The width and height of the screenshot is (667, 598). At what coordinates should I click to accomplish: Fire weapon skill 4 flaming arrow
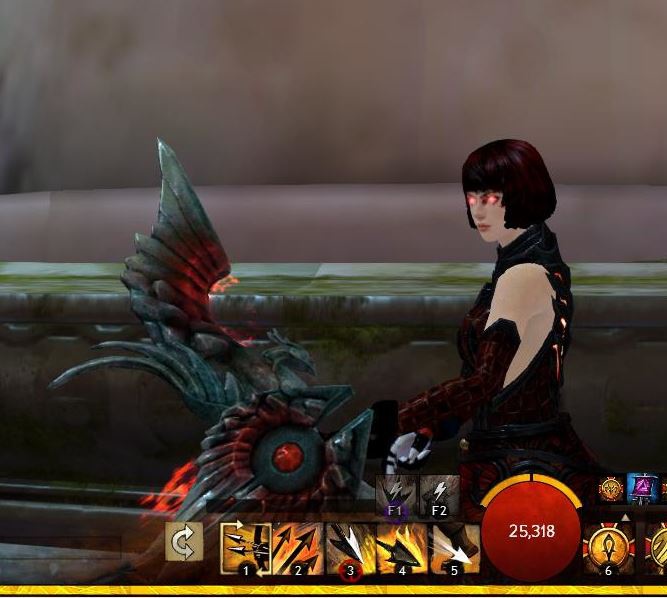tap(402, 547)
